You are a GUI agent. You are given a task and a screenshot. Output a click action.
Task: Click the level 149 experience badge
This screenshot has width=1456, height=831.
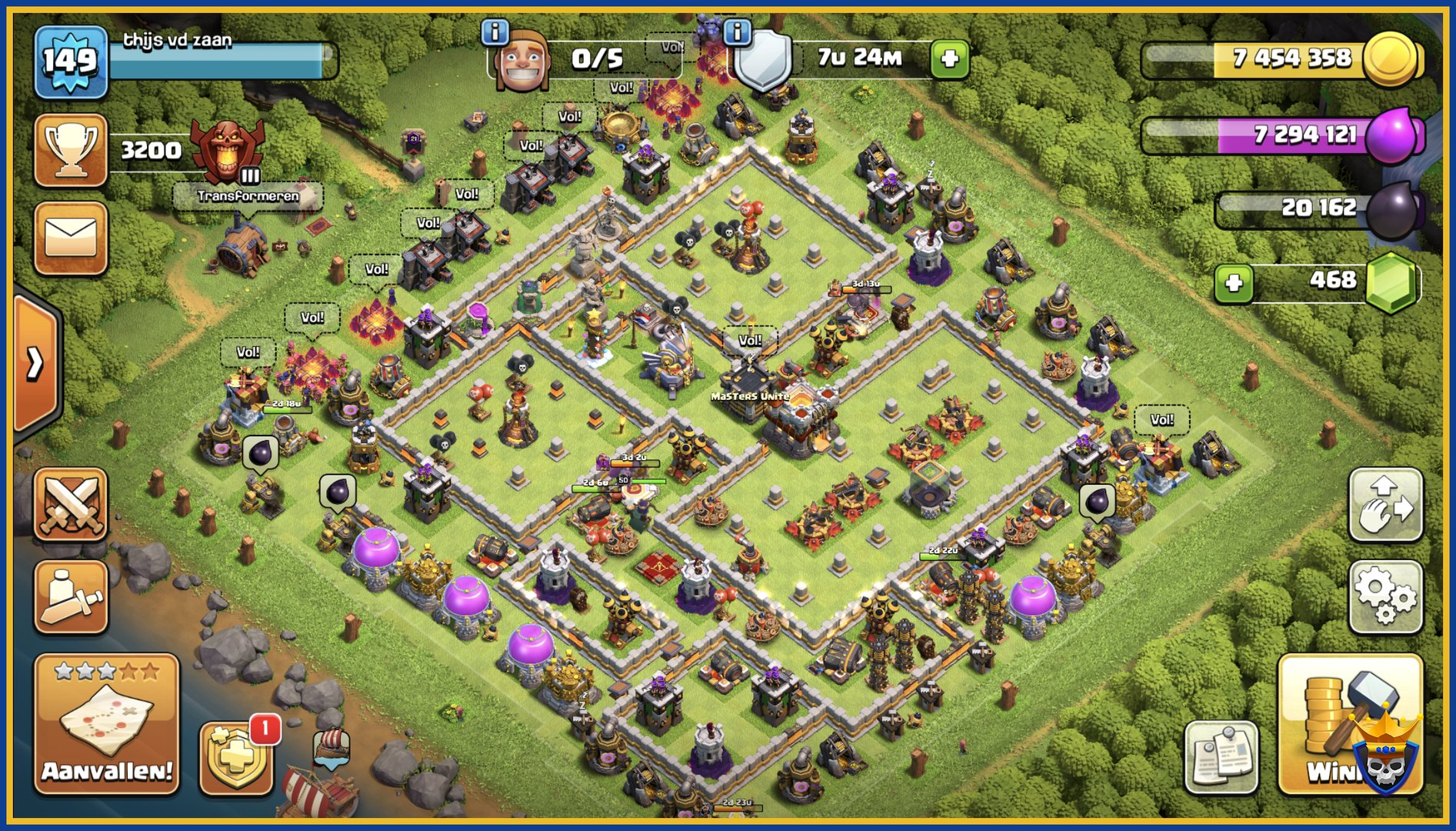pos(71,61)
